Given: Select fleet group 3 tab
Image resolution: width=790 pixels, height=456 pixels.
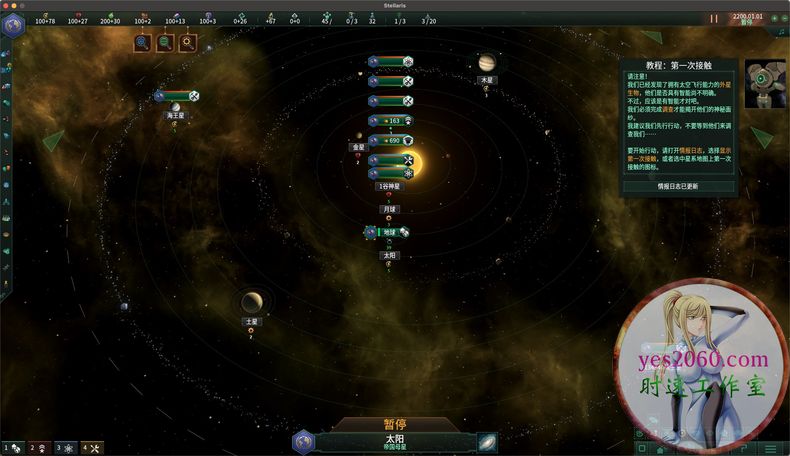Looking at the screenshot, I should (x=65, y=448).
